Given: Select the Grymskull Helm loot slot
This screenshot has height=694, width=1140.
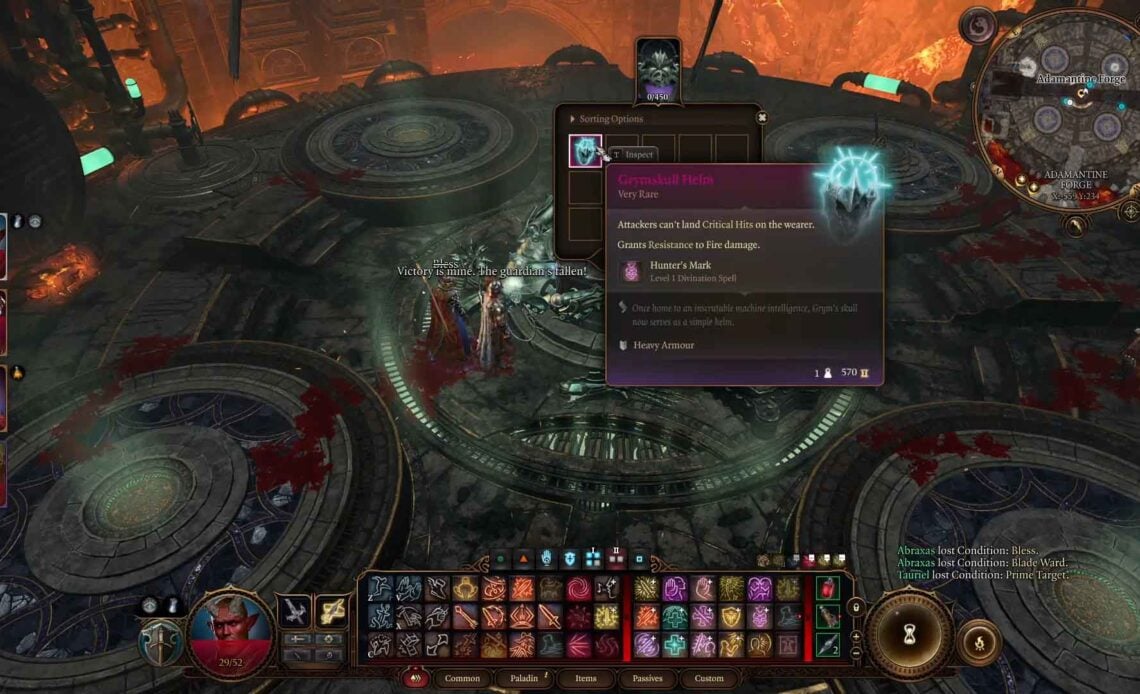Looking at the screenshot, I should click(x=585, y=151).
